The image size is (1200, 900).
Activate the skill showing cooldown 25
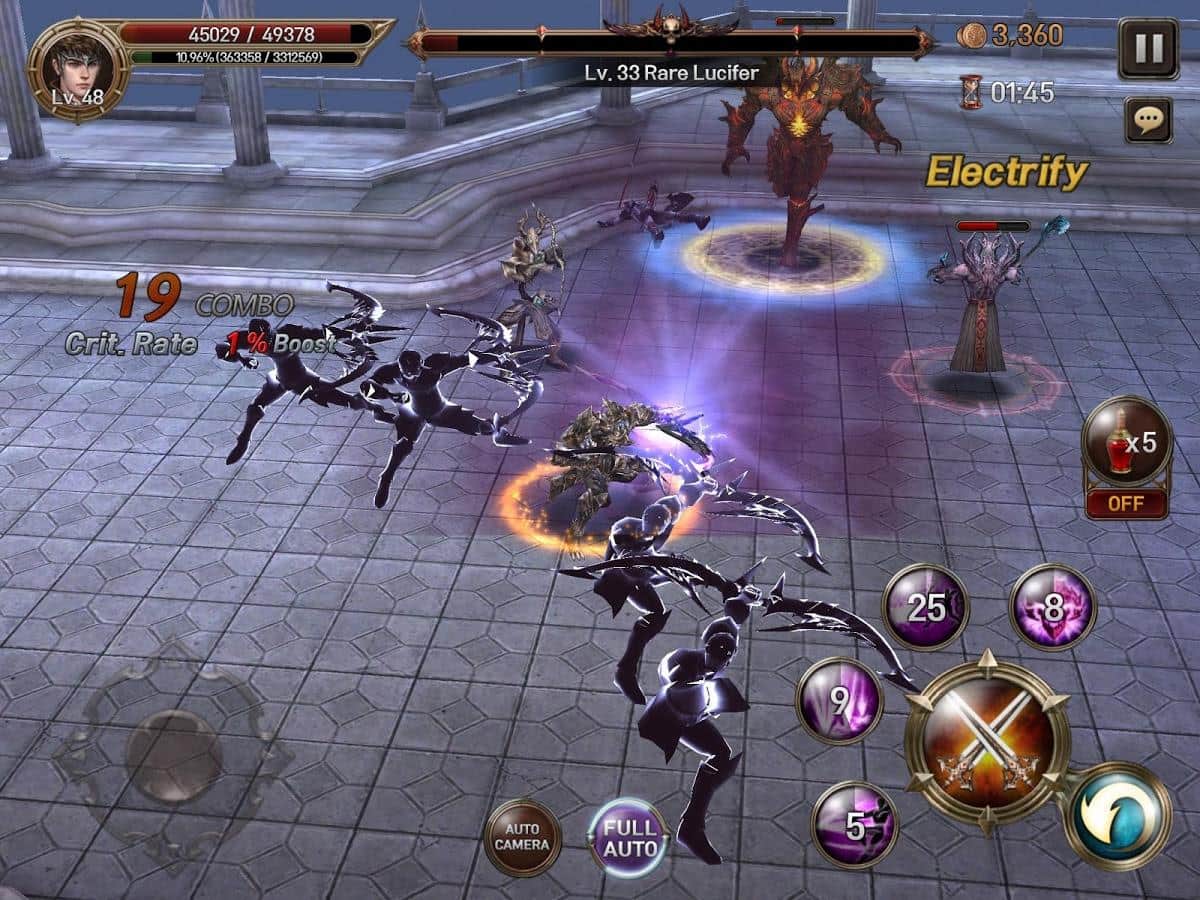(925, 607)
